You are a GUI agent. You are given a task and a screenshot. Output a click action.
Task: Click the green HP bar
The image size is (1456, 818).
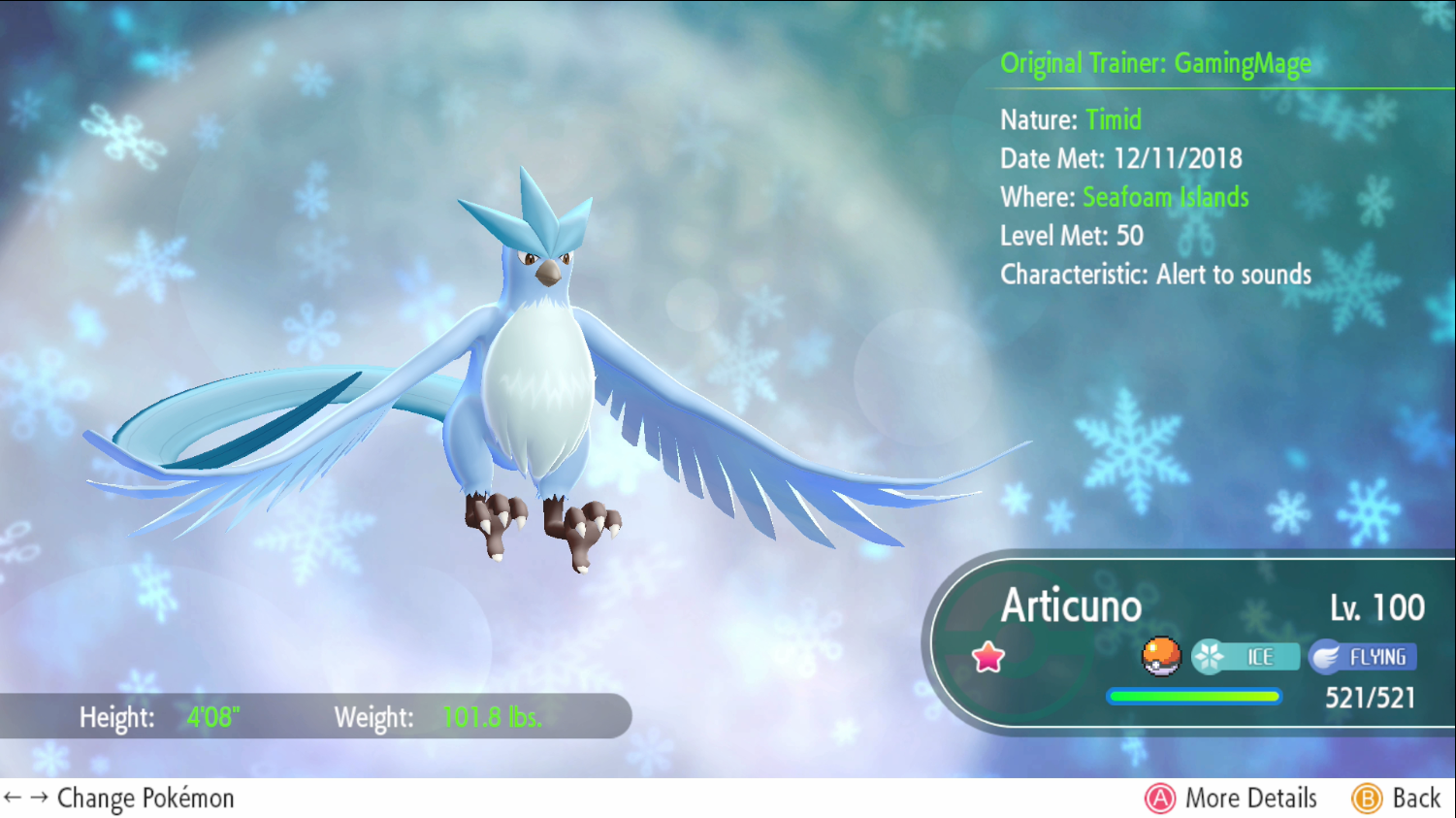coord(1193,696)
